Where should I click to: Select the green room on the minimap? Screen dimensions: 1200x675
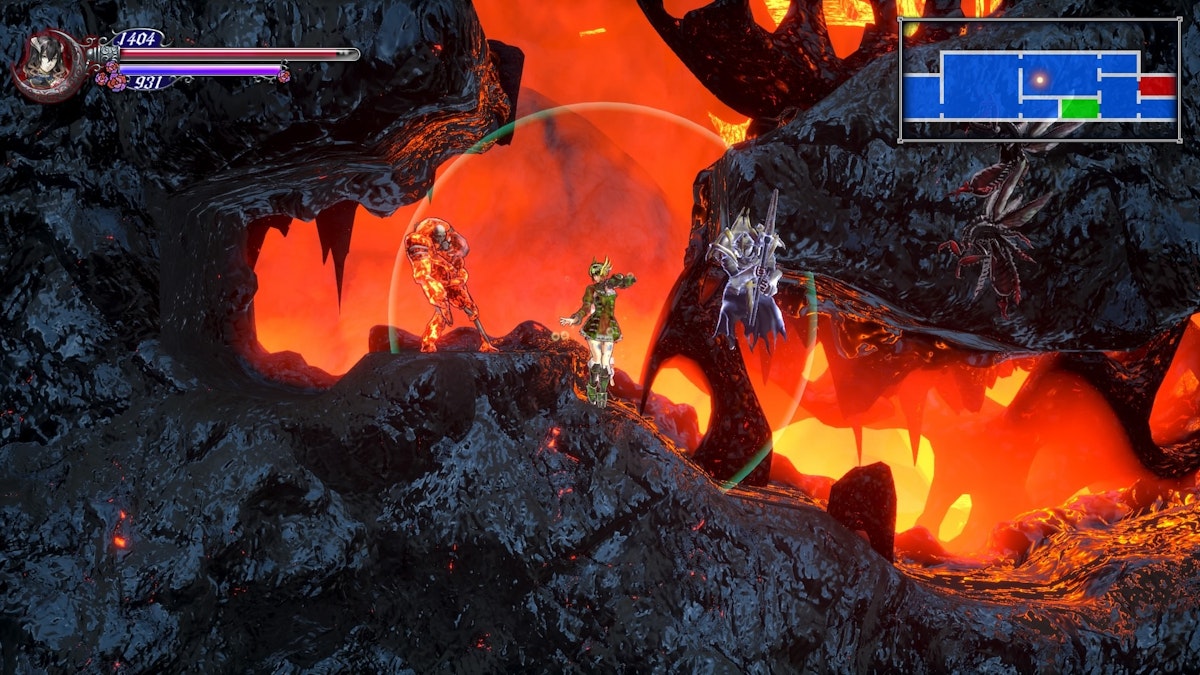coord(1080,108)
